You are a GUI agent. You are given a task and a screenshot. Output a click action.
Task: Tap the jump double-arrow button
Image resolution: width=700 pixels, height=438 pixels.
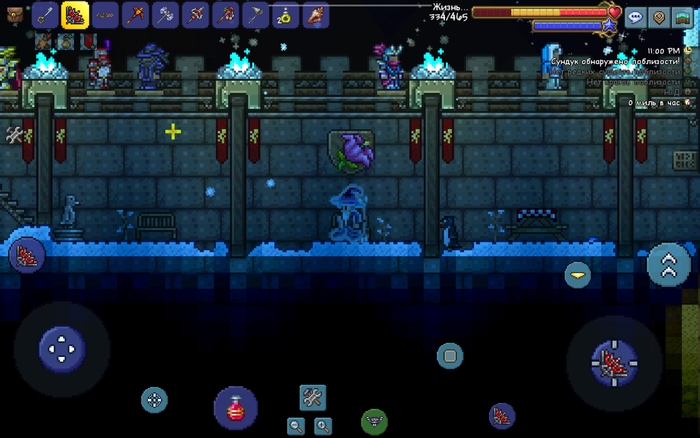668,264
